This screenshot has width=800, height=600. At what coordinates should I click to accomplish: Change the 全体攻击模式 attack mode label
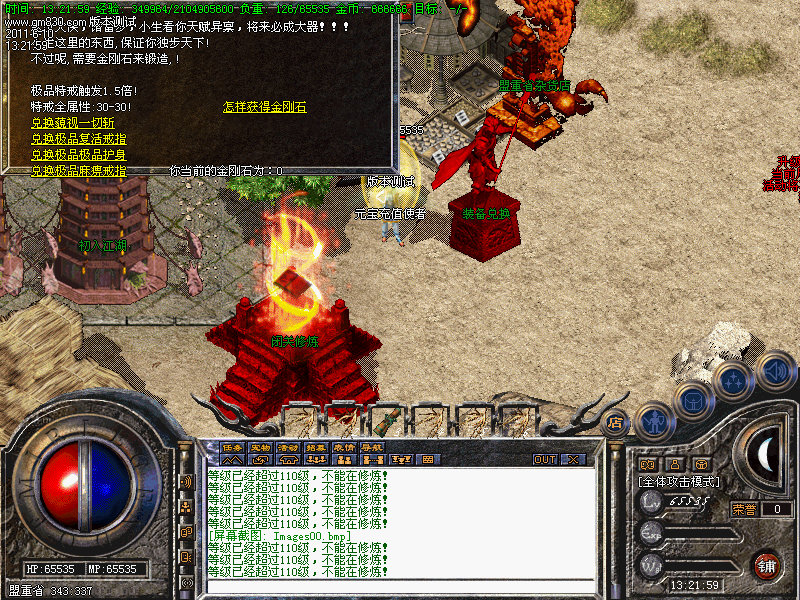click(679, 482)
